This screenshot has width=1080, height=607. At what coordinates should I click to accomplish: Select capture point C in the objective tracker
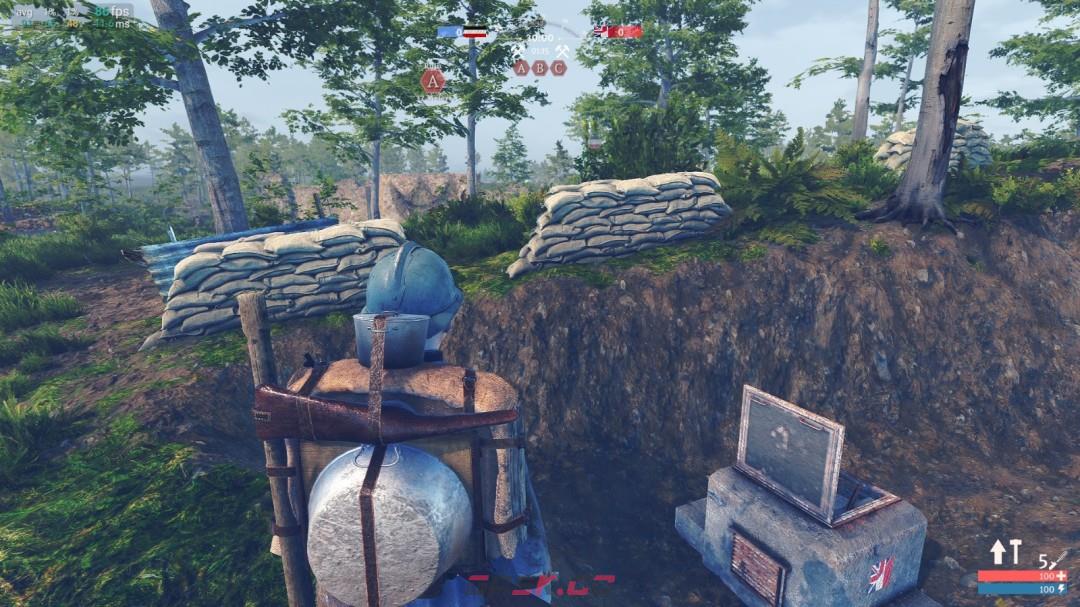(558, 68)
